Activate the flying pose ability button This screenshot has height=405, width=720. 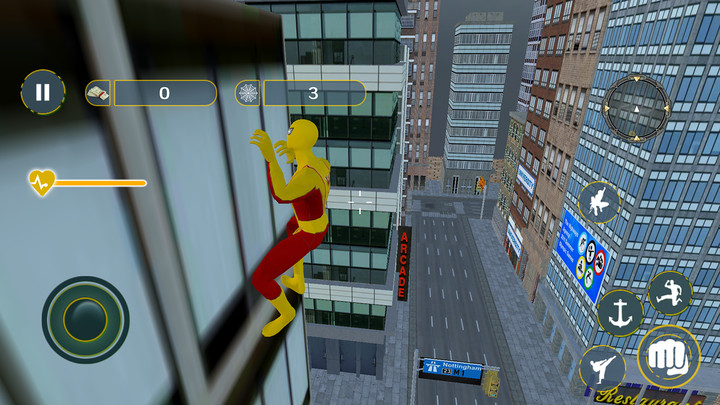point(599,203)
